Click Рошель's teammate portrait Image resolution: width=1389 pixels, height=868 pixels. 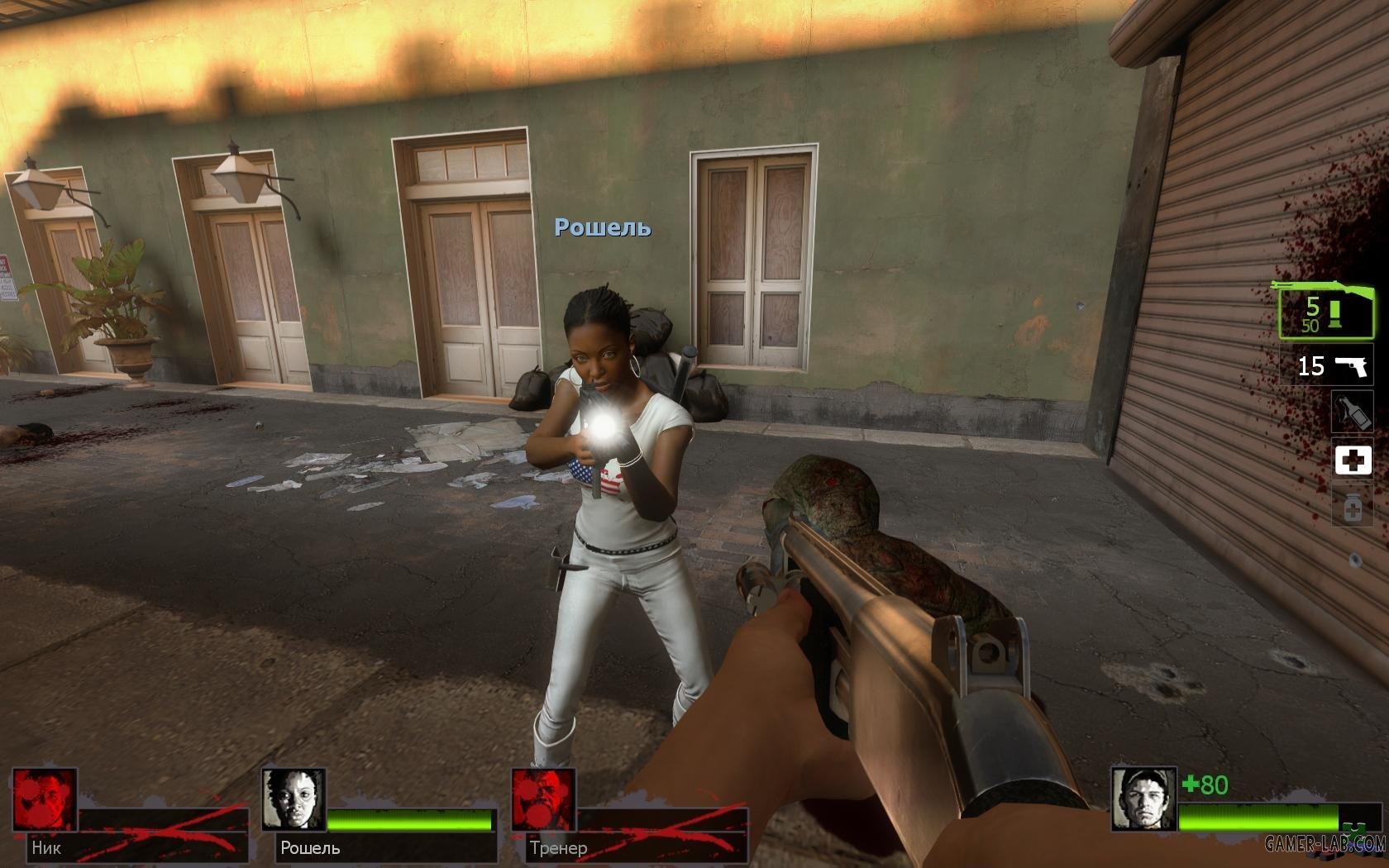click(x=294, y=799)
